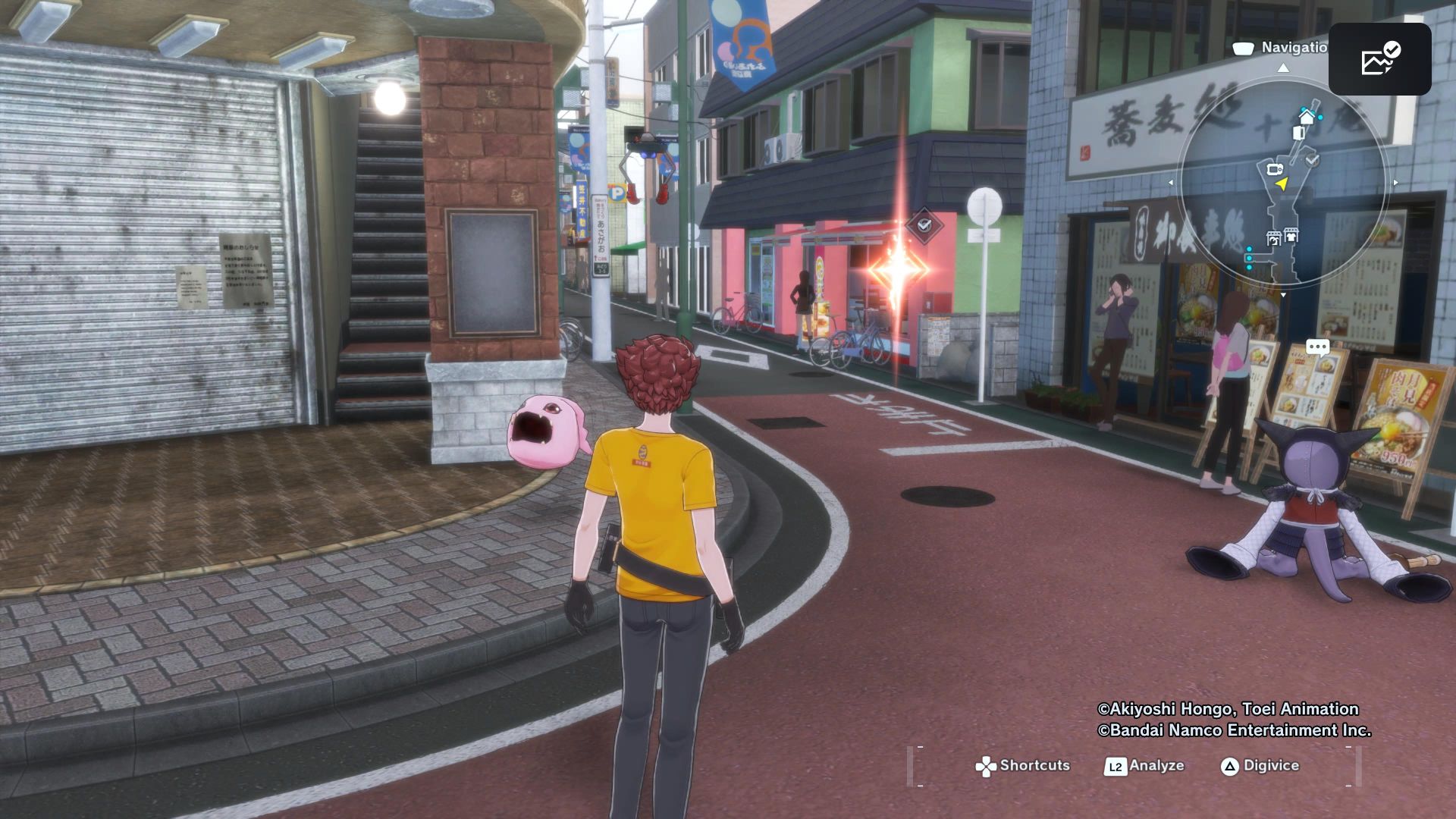
Task: Click the vending machine icon on the minimap
Action: [x=1298, y=133]
